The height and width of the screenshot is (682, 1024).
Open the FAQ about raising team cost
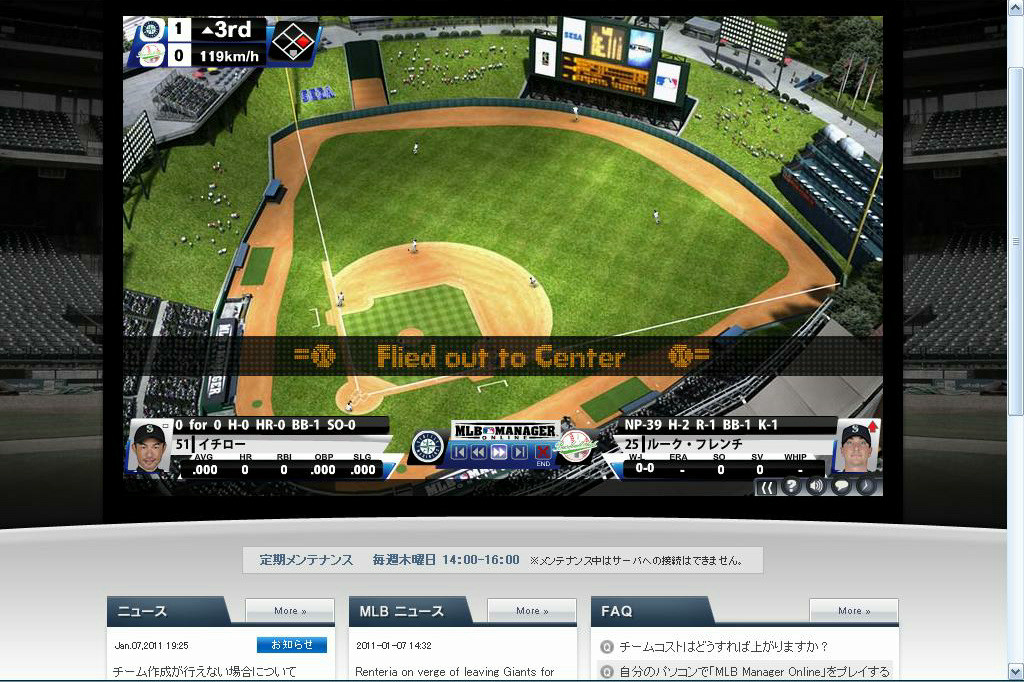pos(724,647)
